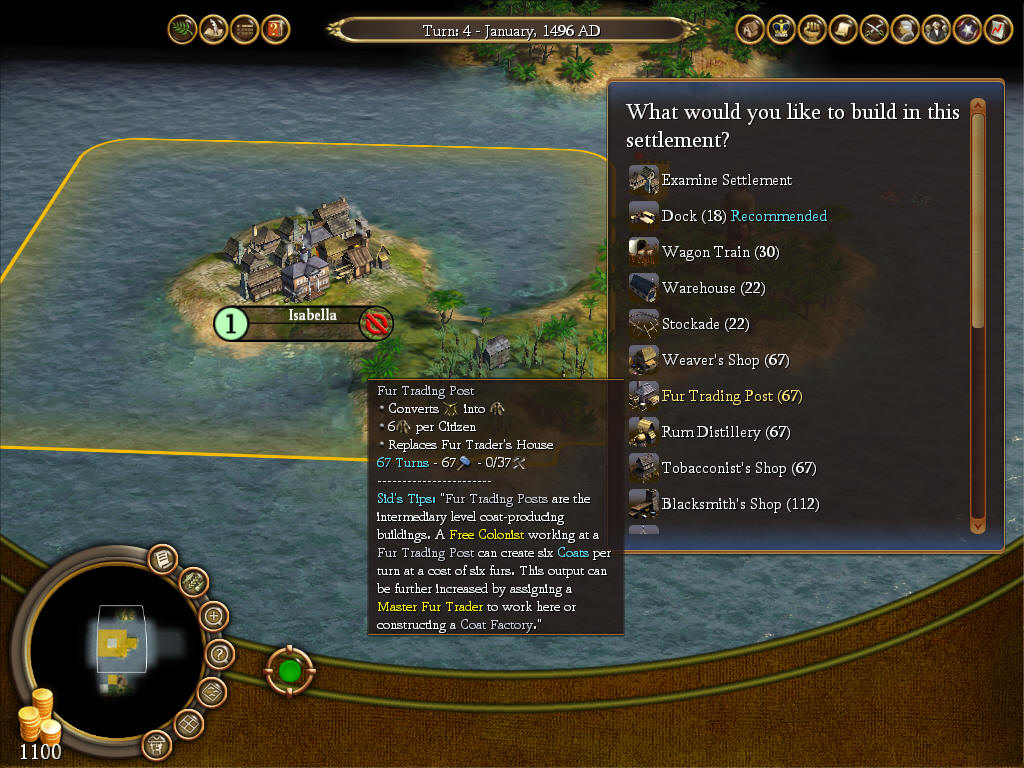Click the green end turn button
This screenshot has height=768, width=1024.
click(291, 669)
